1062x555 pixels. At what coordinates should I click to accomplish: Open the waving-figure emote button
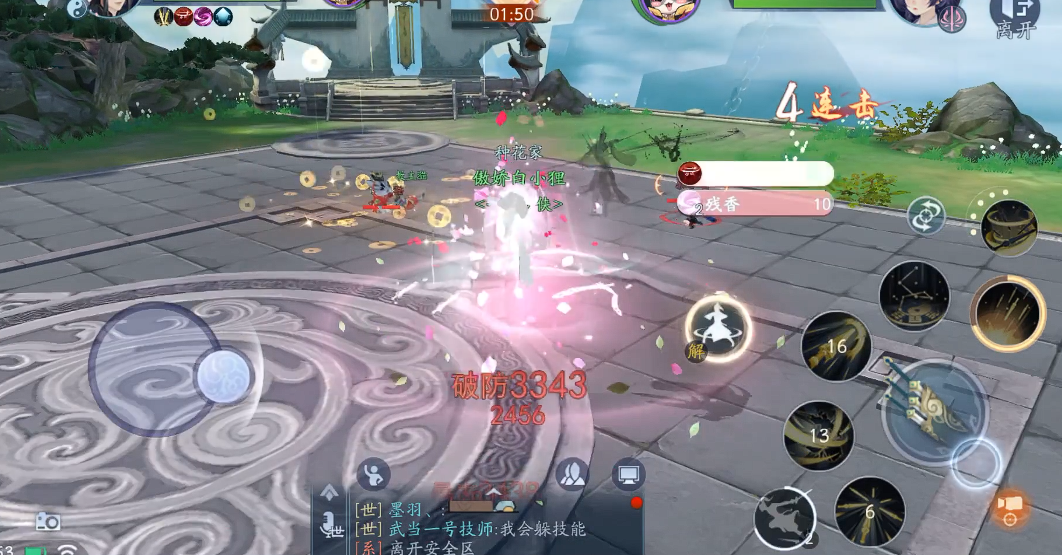click(x=373, y=474)
